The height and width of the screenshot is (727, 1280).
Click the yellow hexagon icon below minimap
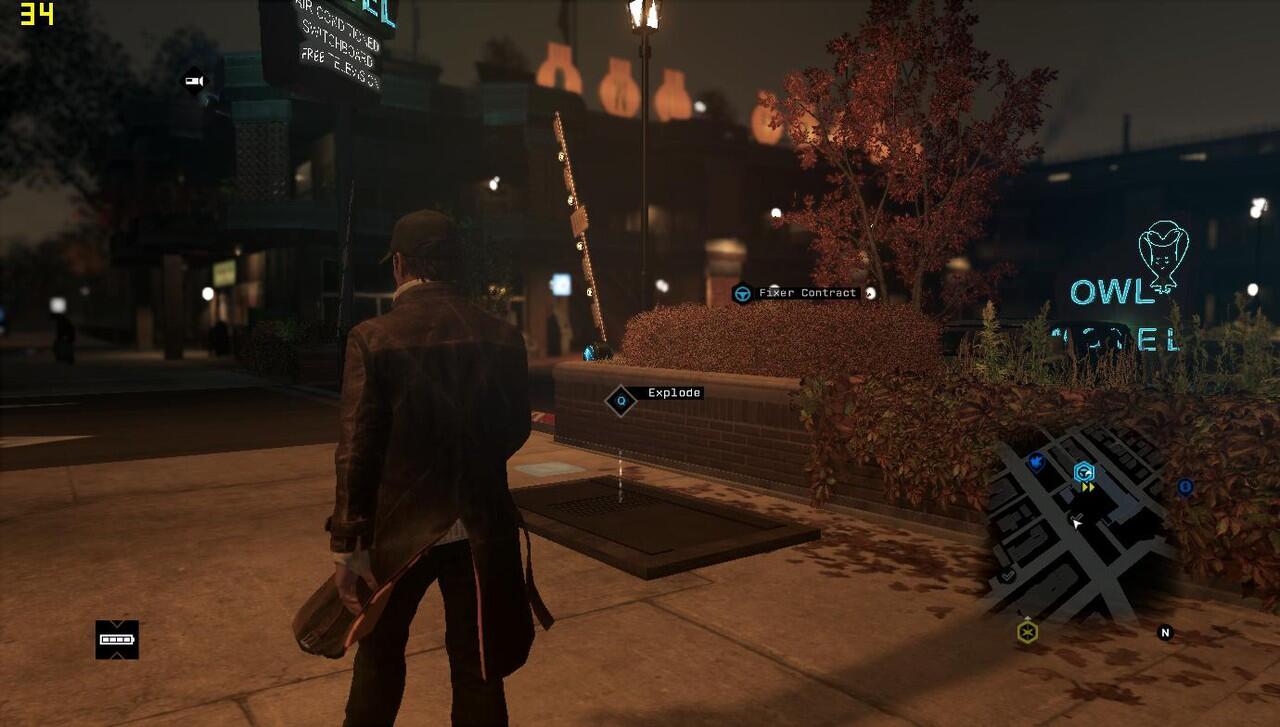pos(1027,632)
